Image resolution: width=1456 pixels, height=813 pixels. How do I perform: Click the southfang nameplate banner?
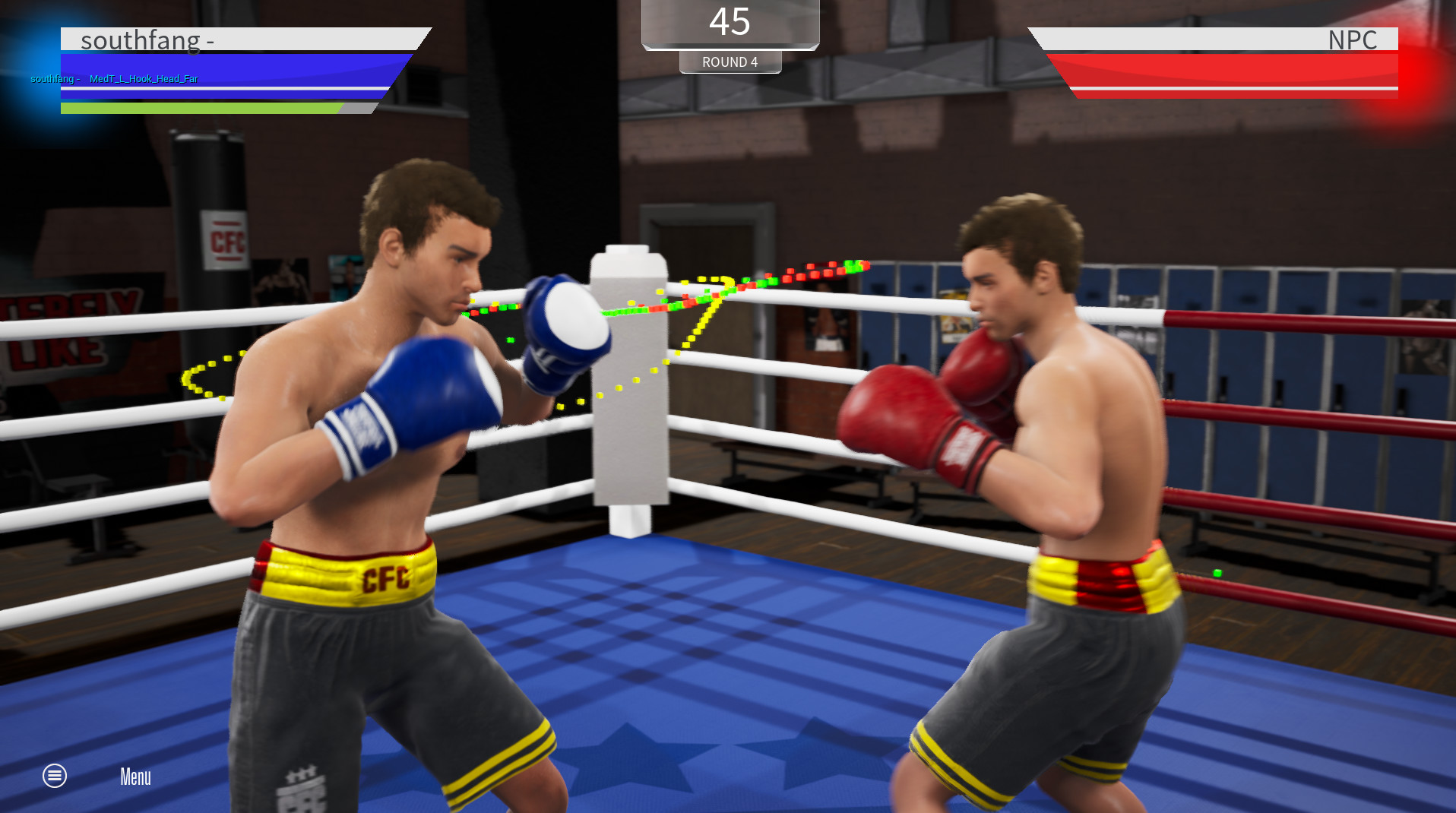pyautogui.click(x=228, y=40)
